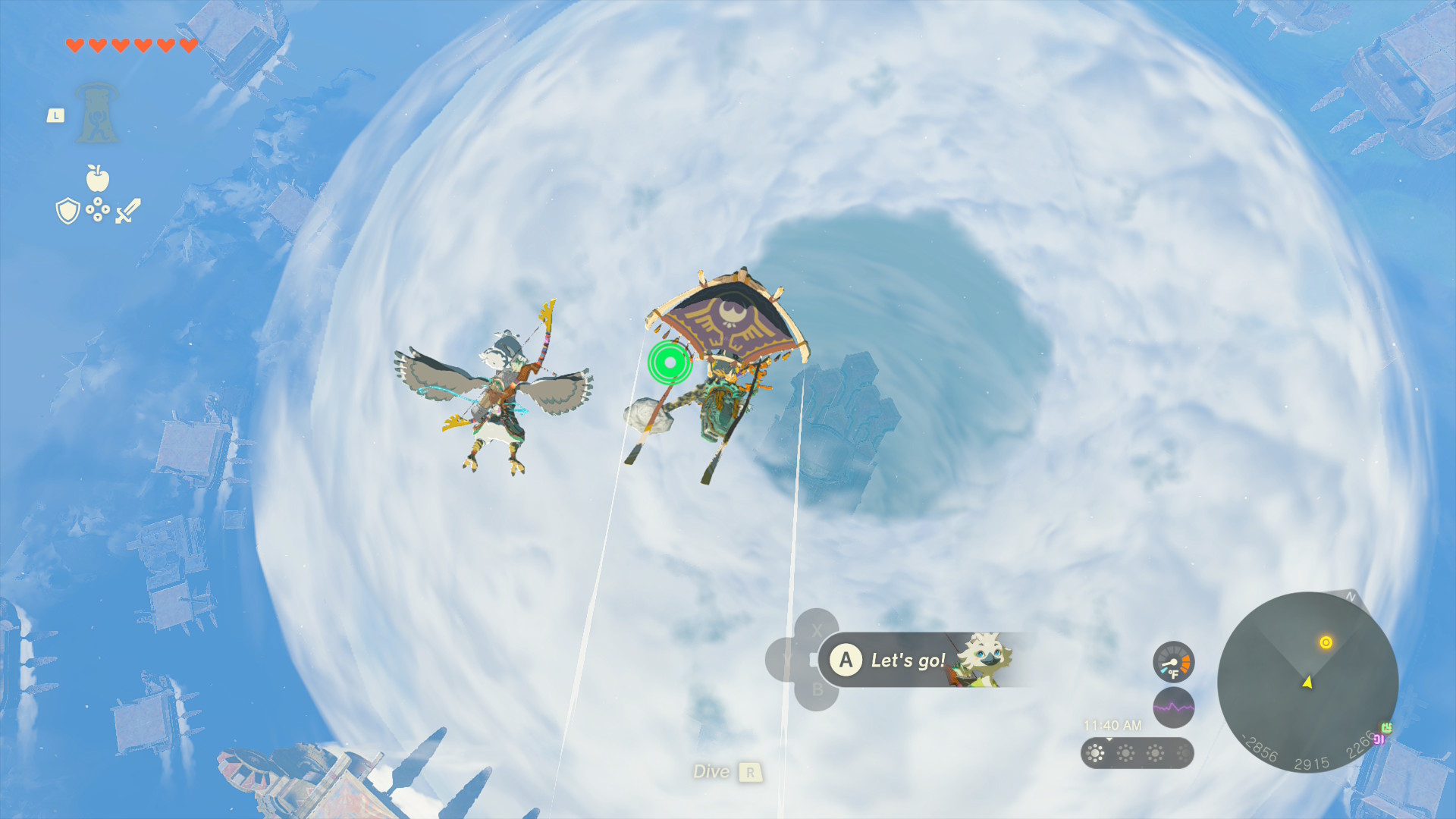Select the apple quick item icon
The width and height of the screenshot is (1456, 819).
[x=98, y=178]
